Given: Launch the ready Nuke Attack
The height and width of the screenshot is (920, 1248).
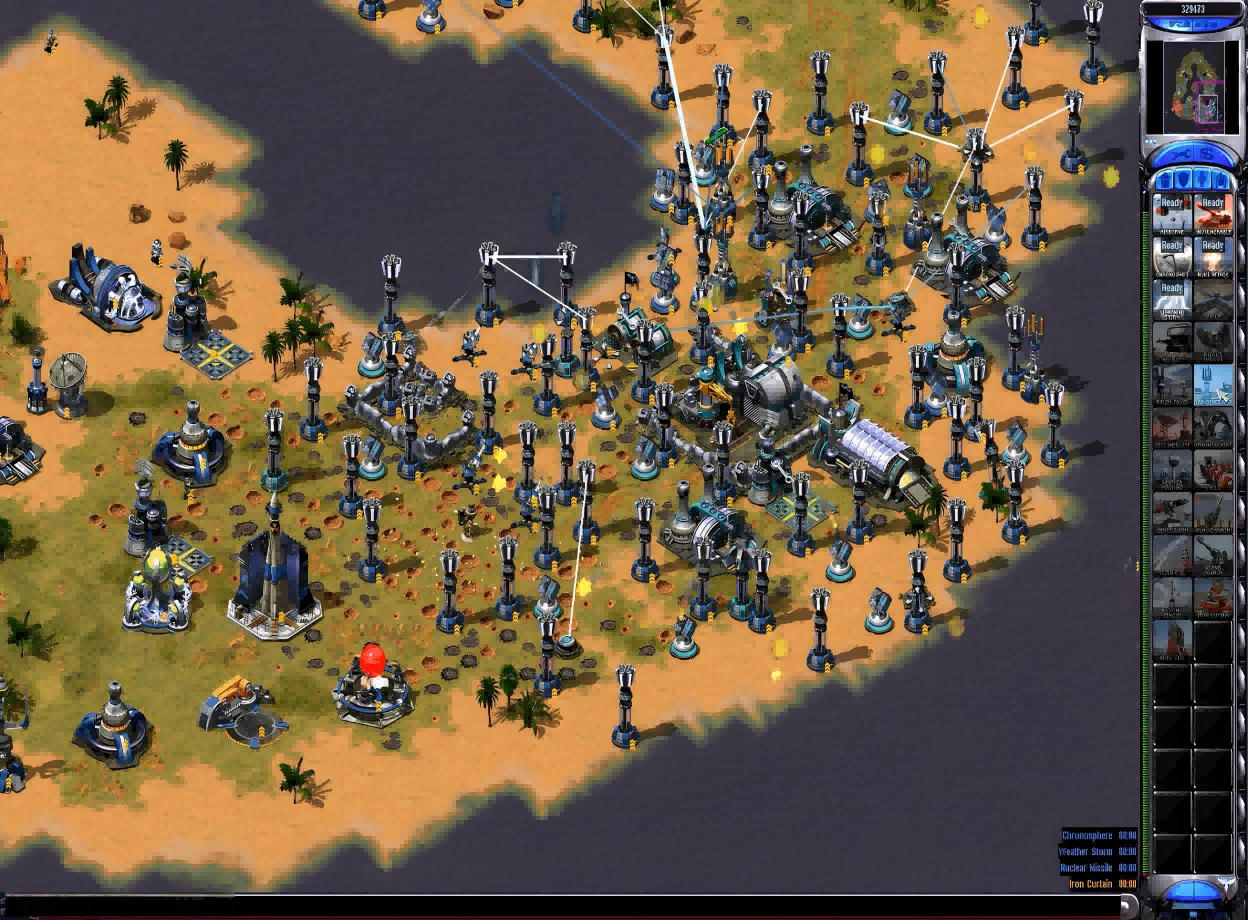Looking at the screenshot, I should 1212,256.
